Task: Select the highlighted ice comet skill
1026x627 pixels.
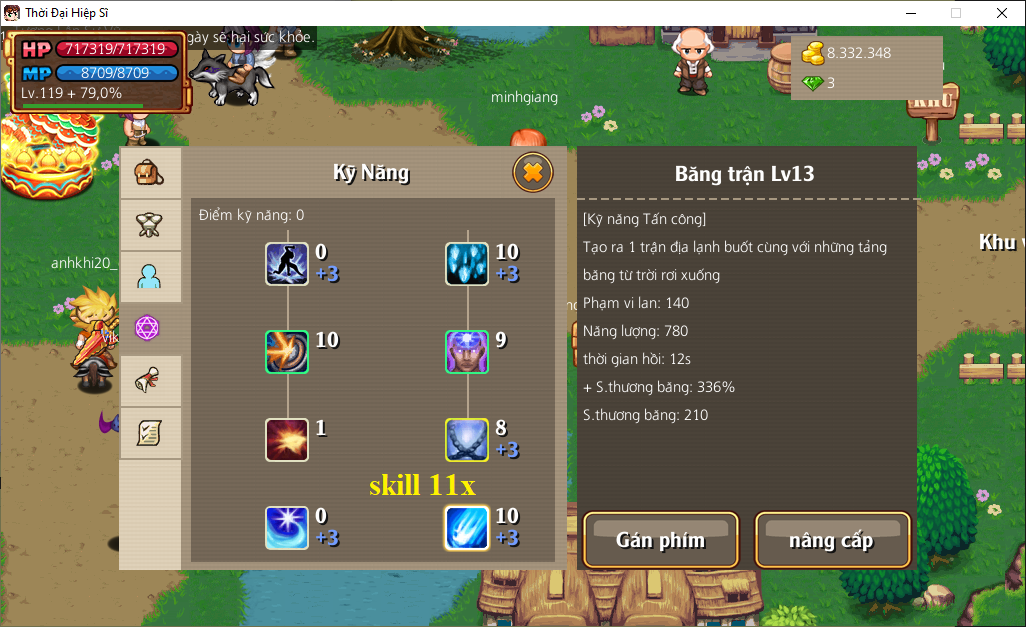Action: [x=467, y=528]
